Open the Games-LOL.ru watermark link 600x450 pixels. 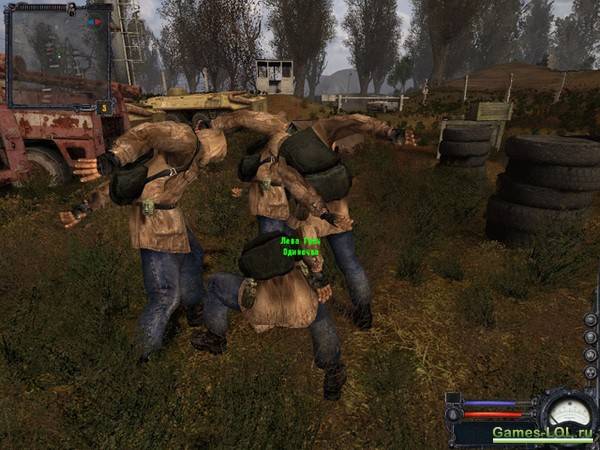(x=542, y=434)
